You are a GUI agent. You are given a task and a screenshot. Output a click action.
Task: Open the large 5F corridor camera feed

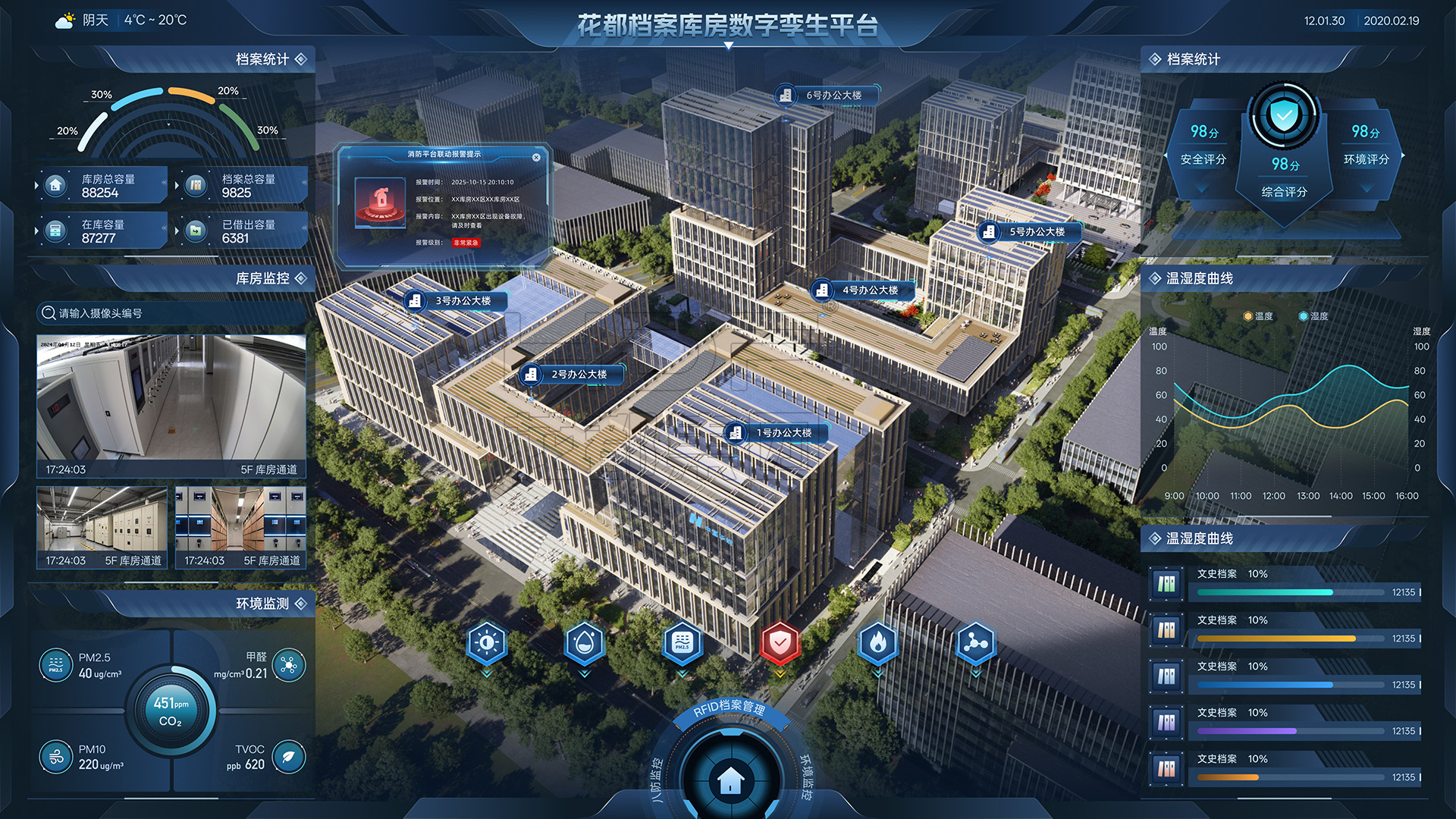click(171, 406)
